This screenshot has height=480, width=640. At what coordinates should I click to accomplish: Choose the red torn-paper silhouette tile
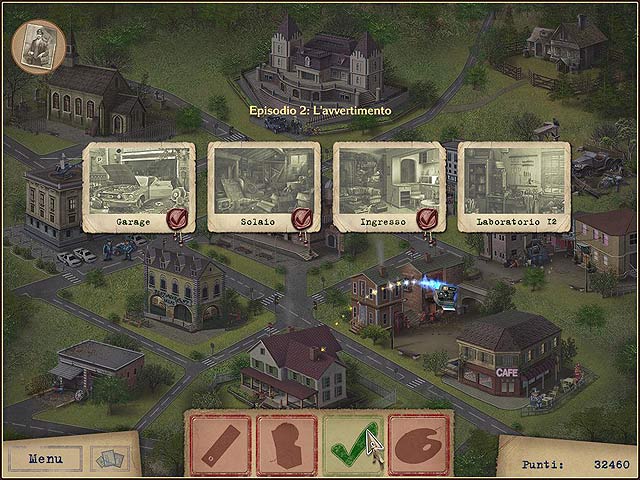pyautogui.click(x=286, y=444)
